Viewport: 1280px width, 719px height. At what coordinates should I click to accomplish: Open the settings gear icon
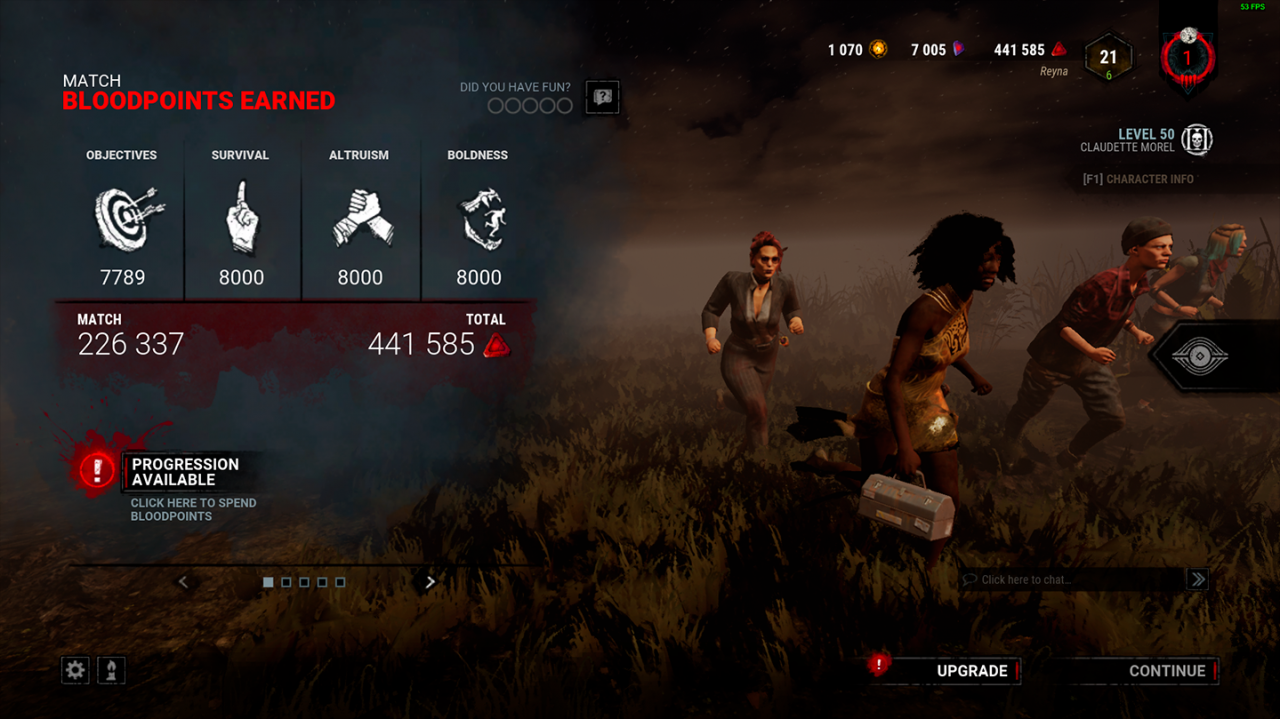pyautogui.click(x=75, y=670)
